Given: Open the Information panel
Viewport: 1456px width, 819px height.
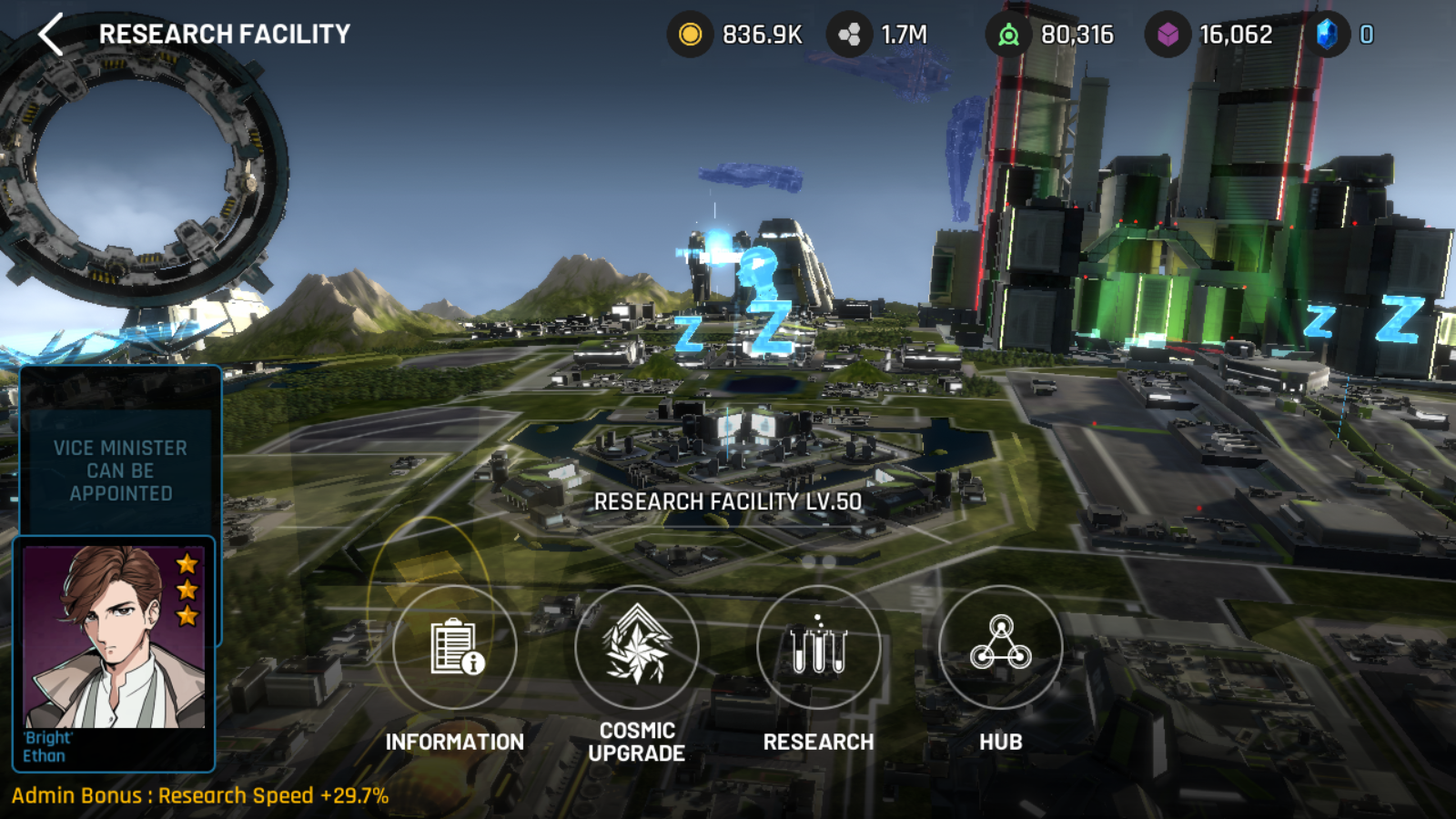Looking at the screenshot, I should 454,647.
